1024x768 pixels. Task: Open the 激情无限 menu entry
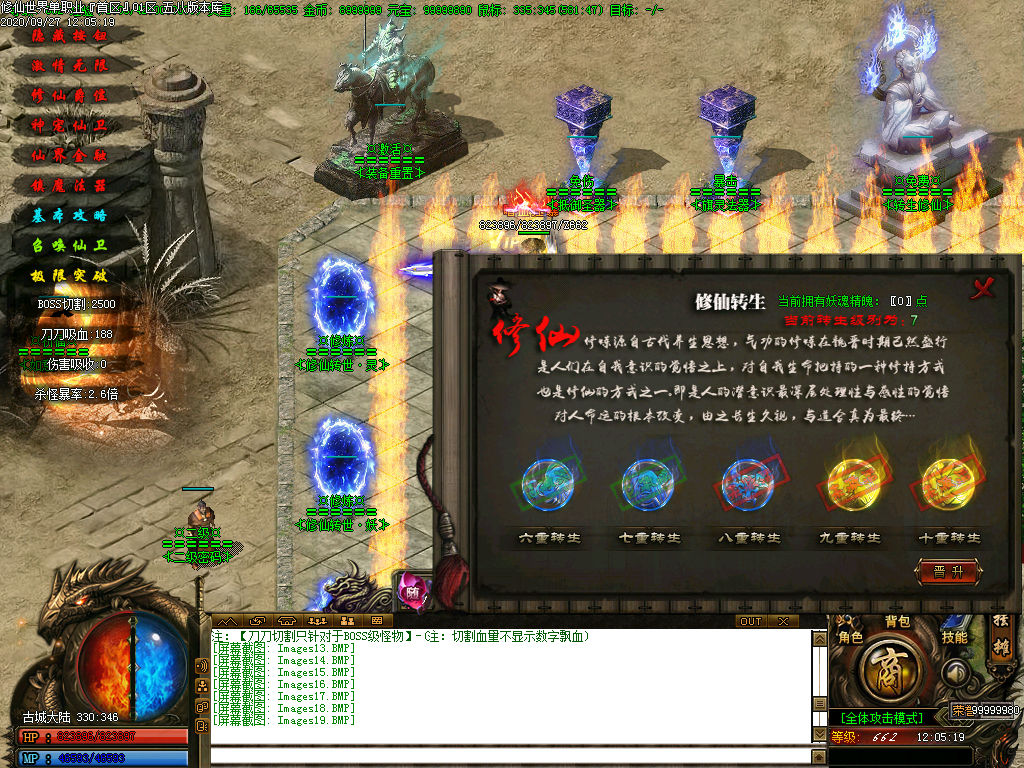tap(69, 65)
